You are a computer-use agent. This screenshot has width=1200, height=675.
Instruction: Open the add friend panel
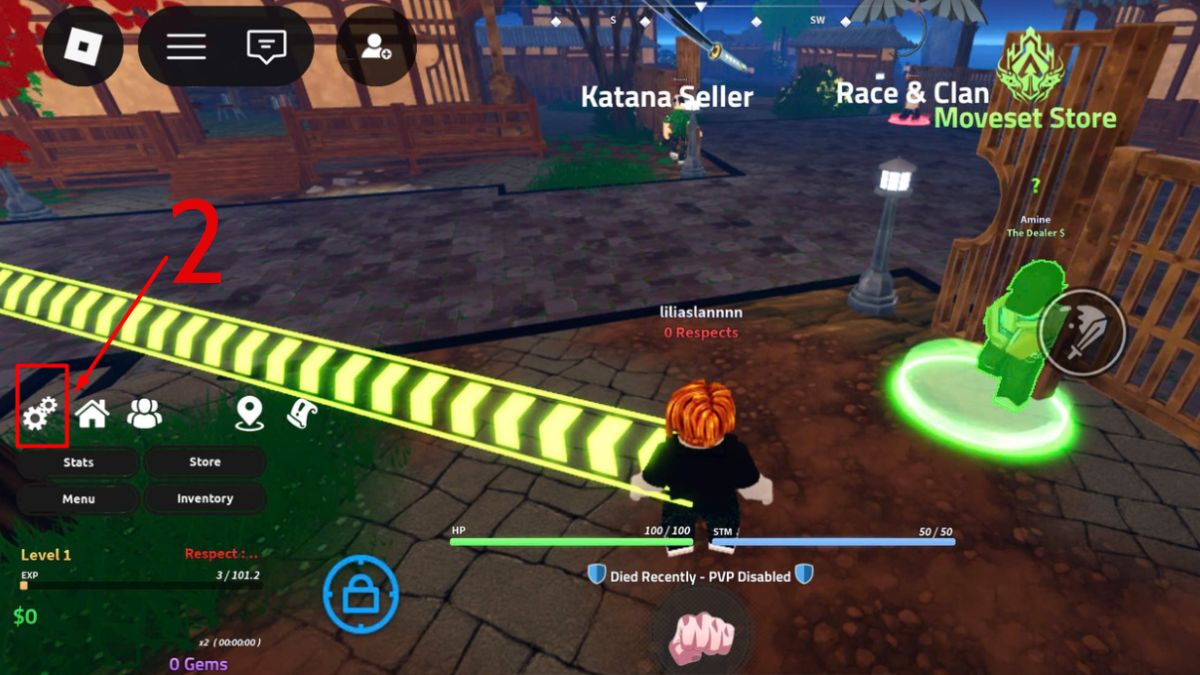(x=376, y=46)
